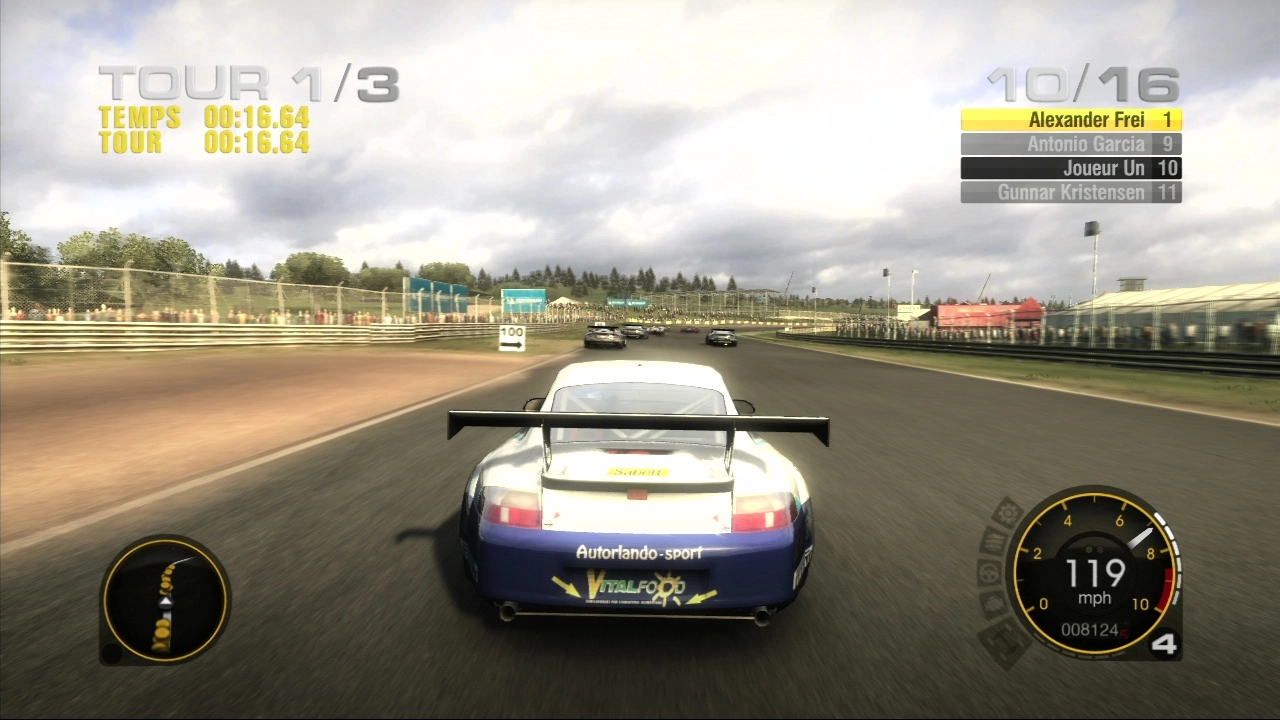Select Gunnar Kristensen in the standings
The width and height of the screenshot is (1280, 720).
1071,192
